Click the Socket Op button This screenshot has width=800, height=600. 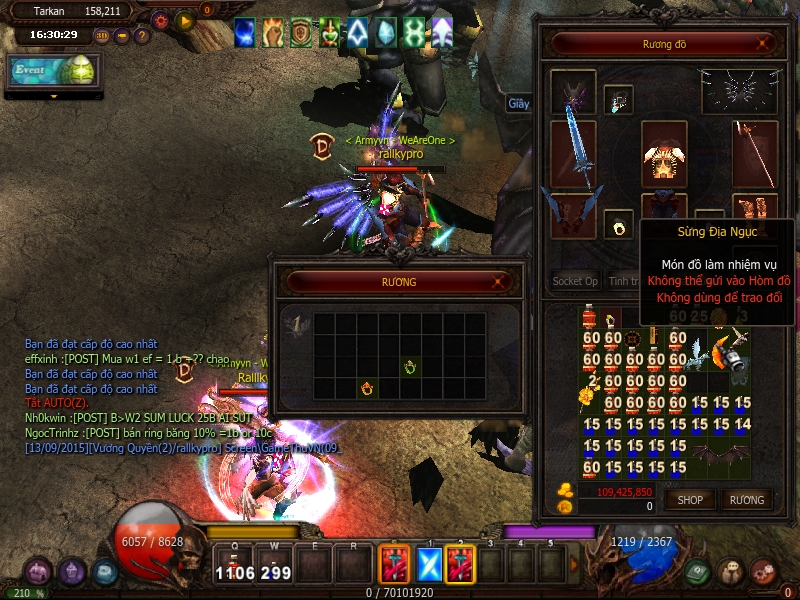(576, 281)
